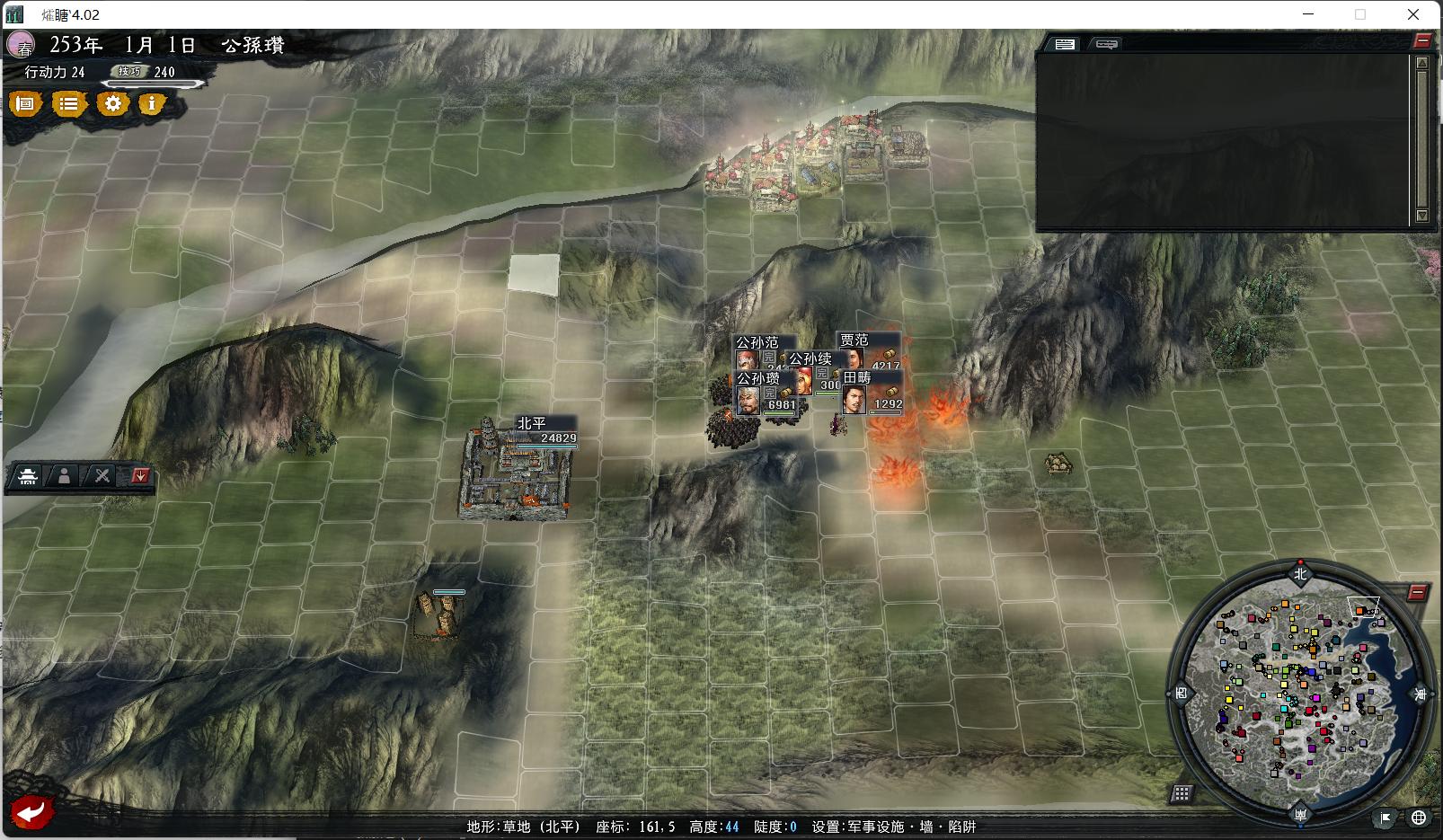Collapse the tab panel with red arrow
1443x840 pixels.
[x=139, y=476]
